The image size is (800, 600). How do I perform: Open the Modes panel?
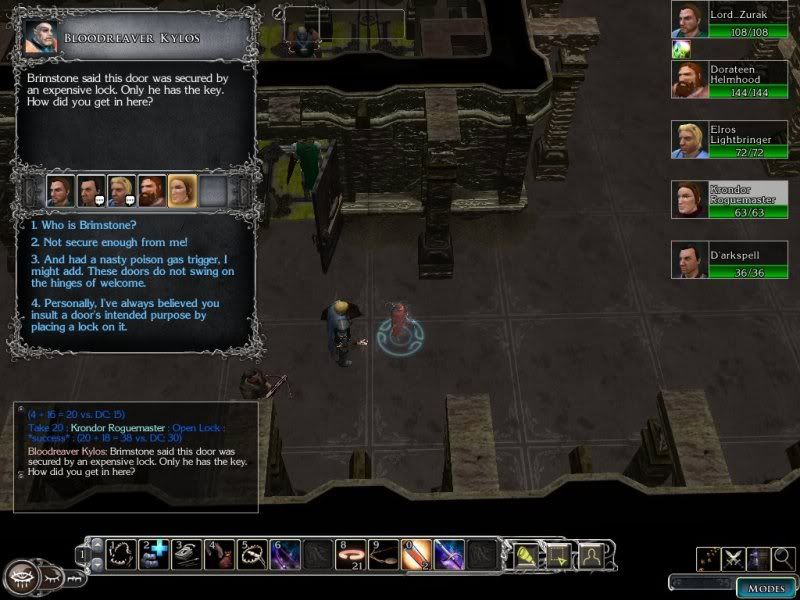pyautogui.click(x=765, y=586)
